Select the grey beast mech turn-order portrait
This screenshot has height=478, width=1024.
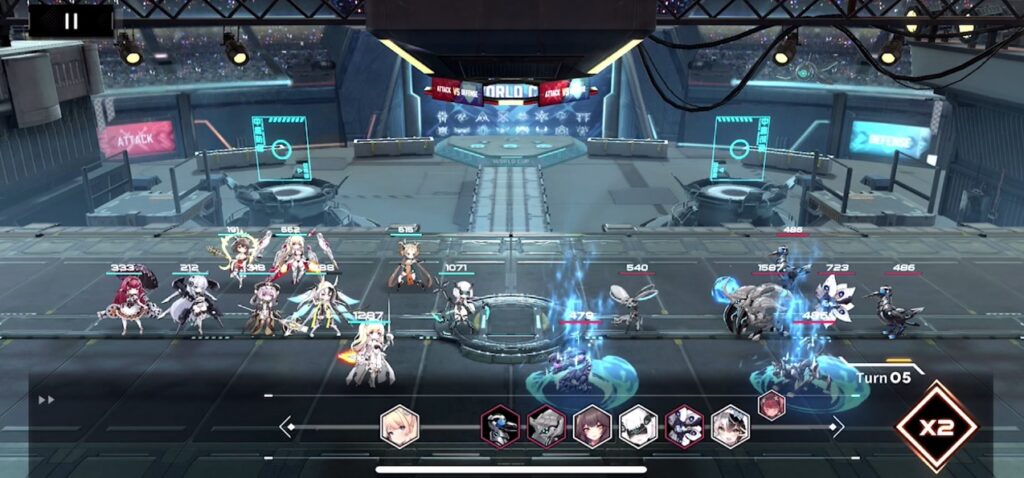tap(547, 427)
